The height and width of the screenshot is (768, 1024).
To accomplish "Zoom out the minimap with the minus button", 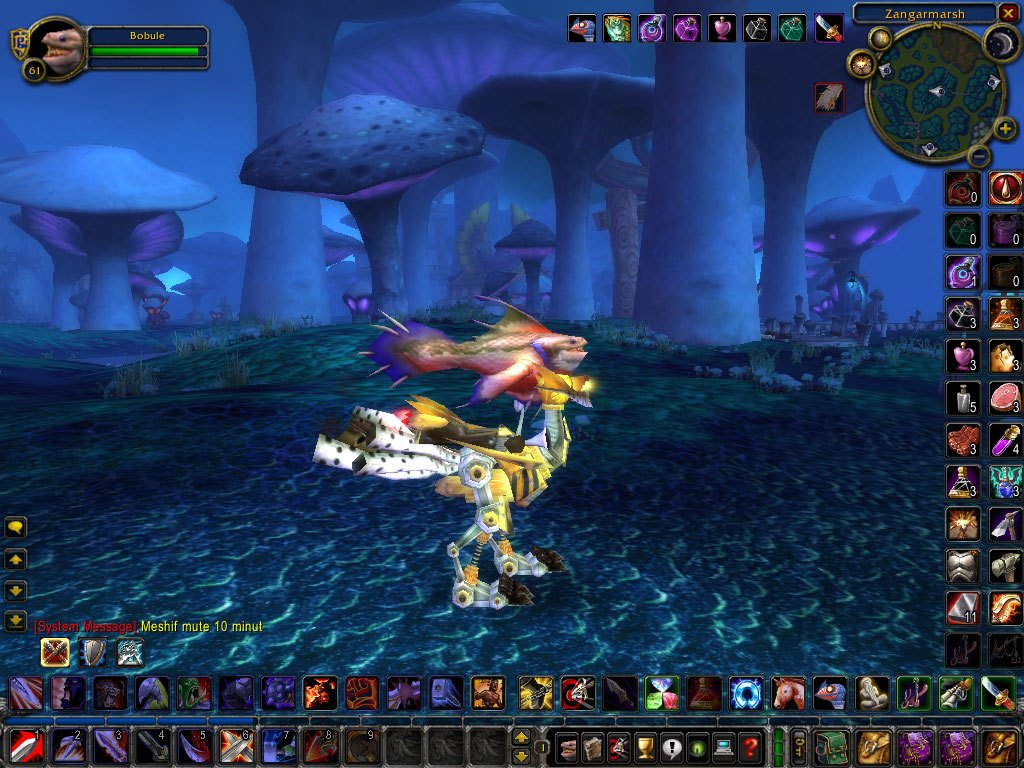I will click(x=980, y=156).
